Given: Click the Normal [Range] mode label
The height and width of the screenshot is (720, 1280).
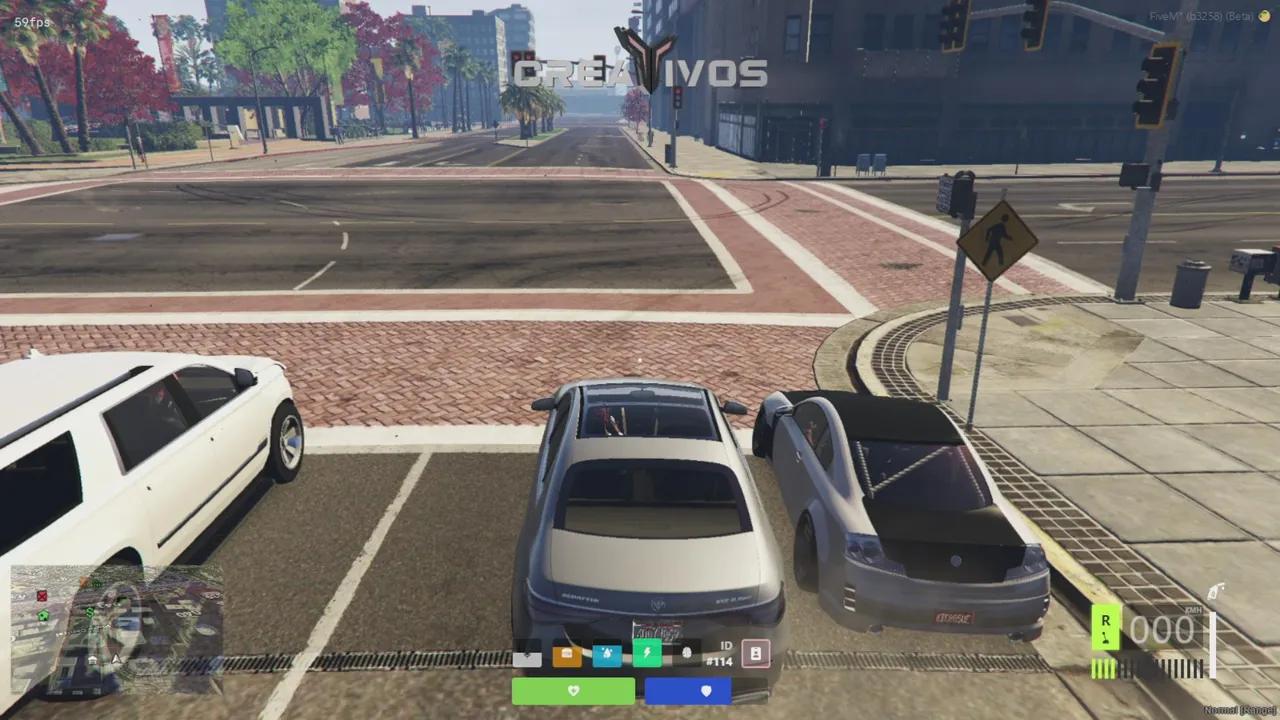Looking at the screenshot, I should coord(1240,709).
